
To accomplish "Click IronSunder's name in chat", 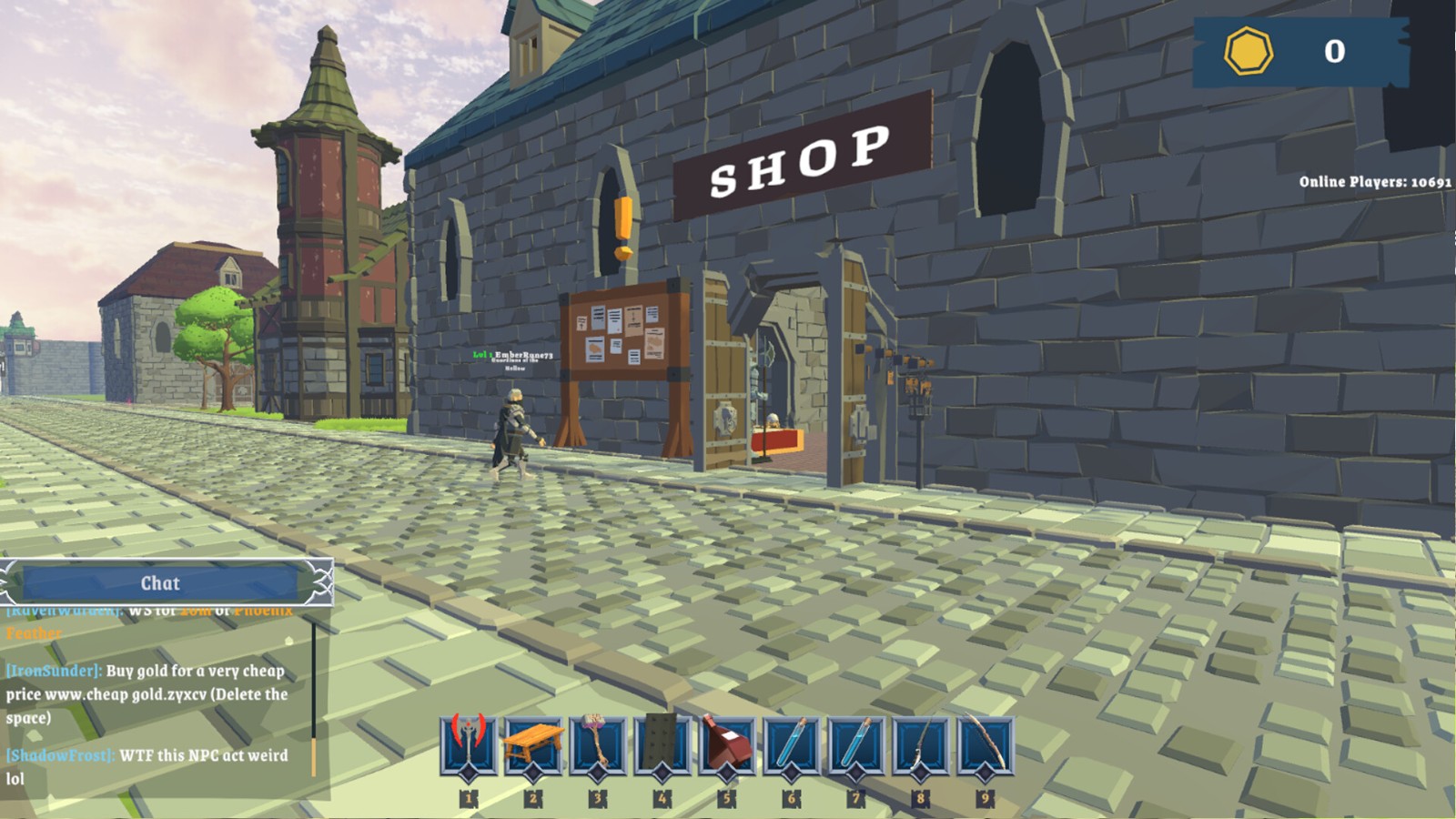I will pos(54,671).
